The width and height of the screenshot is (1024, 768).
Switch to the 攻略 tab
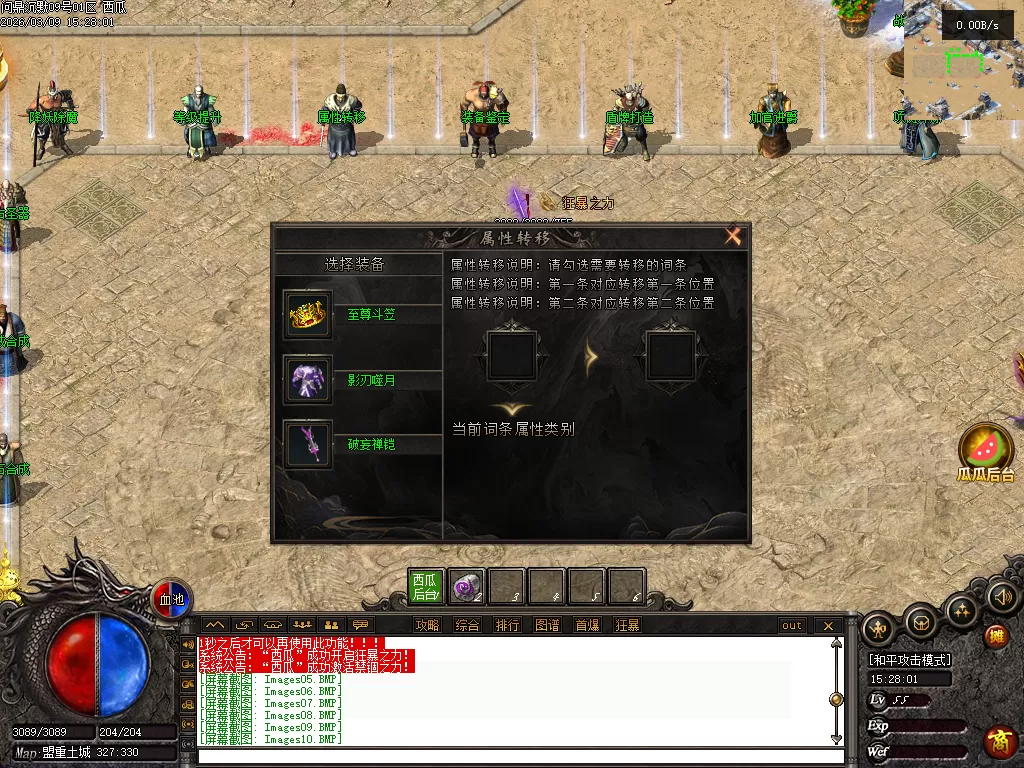427,626
